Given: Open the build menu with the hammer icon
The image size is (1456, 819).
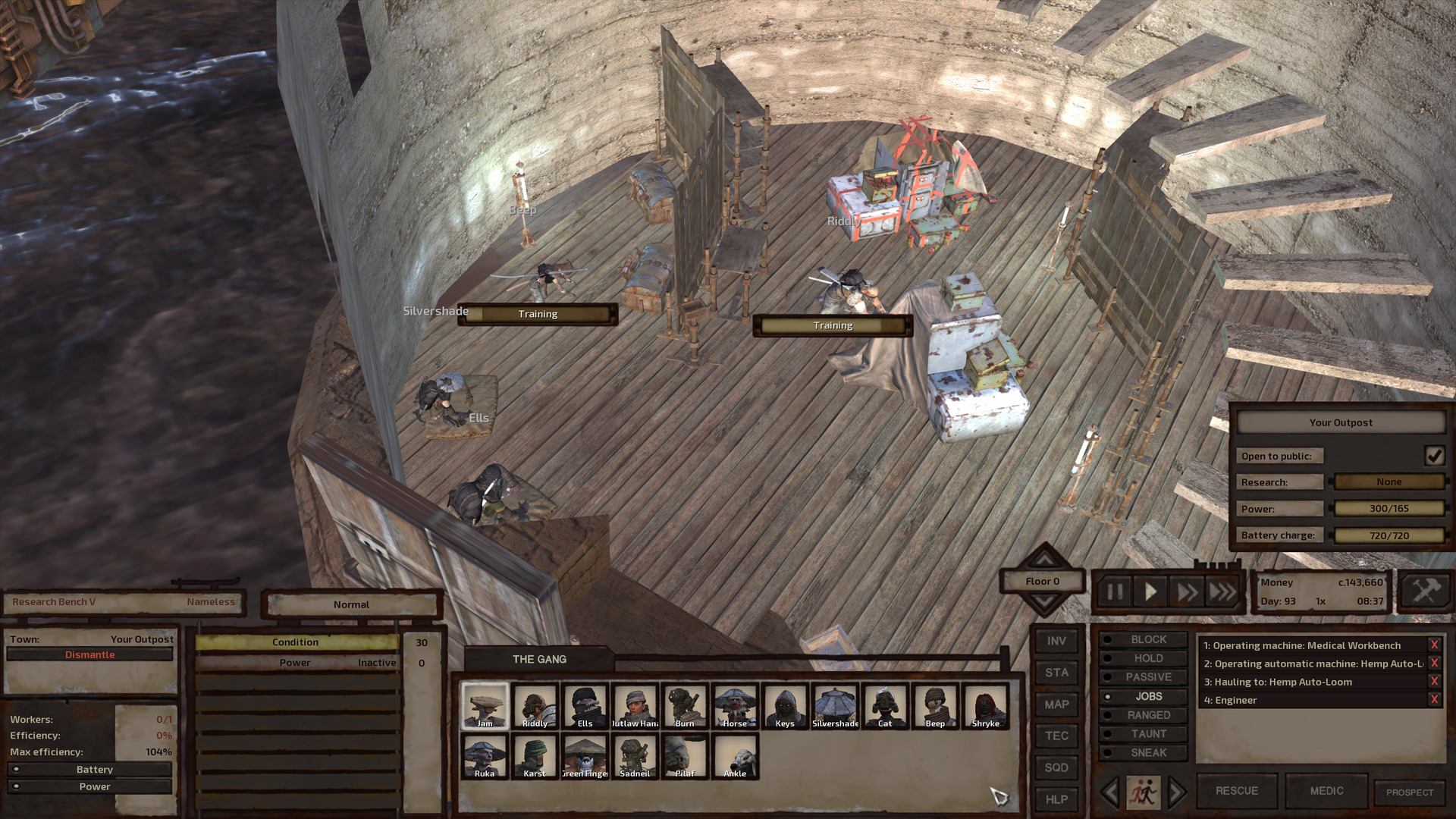Looking at the screenshot, I should point(1426,588).
